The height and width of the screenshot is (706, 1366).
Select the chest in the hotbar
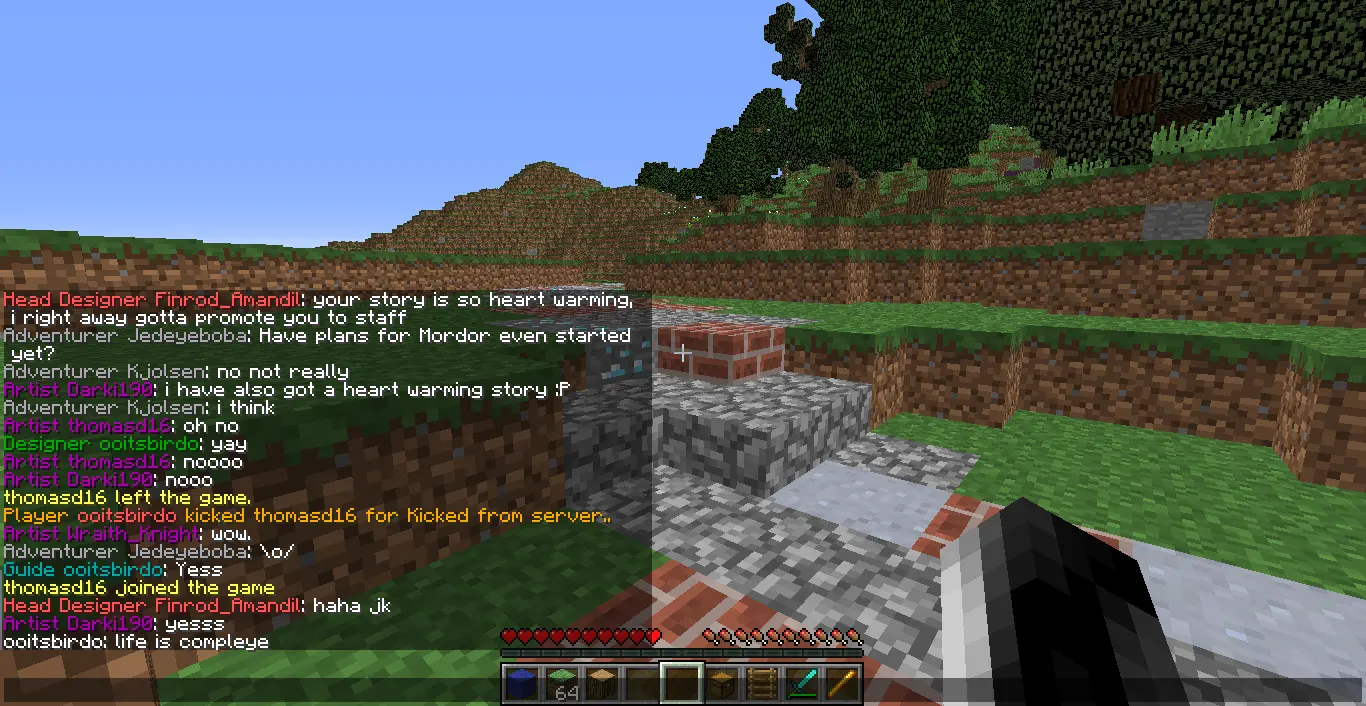click(722, 683)
